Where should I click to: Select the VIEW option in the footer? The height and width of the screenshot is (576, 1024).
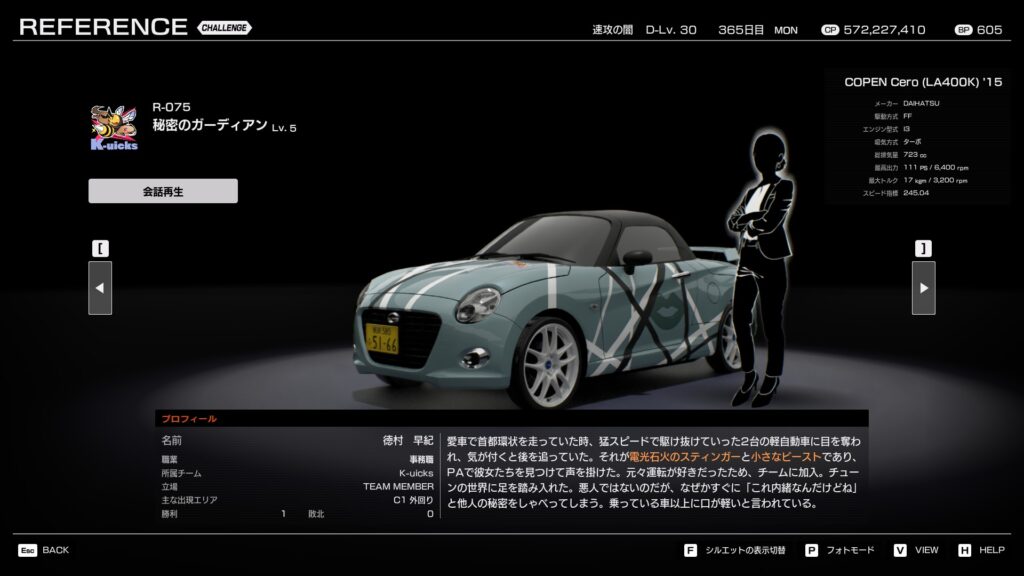click(918, 550)
